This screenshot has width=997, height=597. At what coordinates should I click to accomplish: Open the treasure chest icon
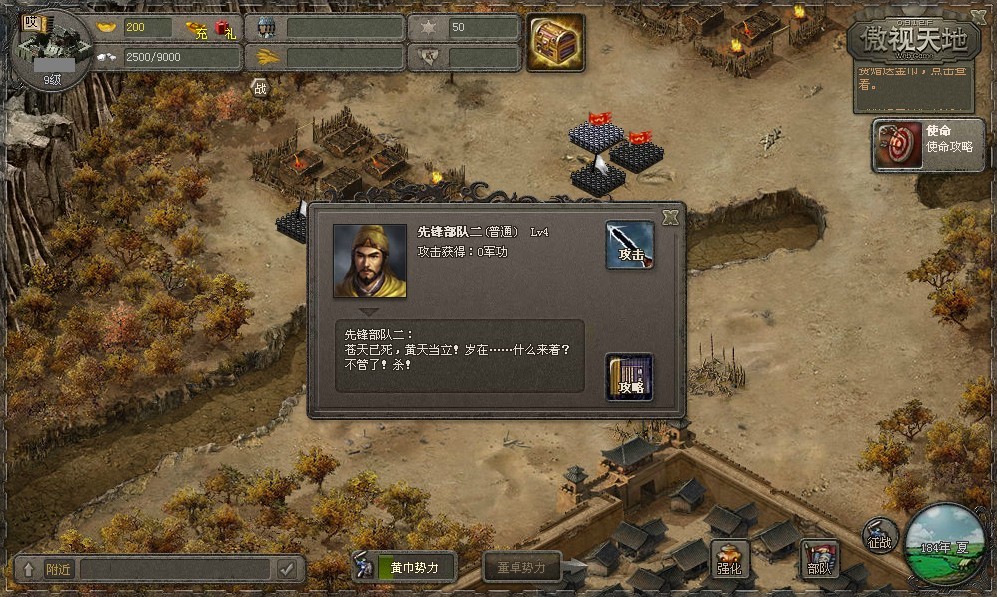555,43
